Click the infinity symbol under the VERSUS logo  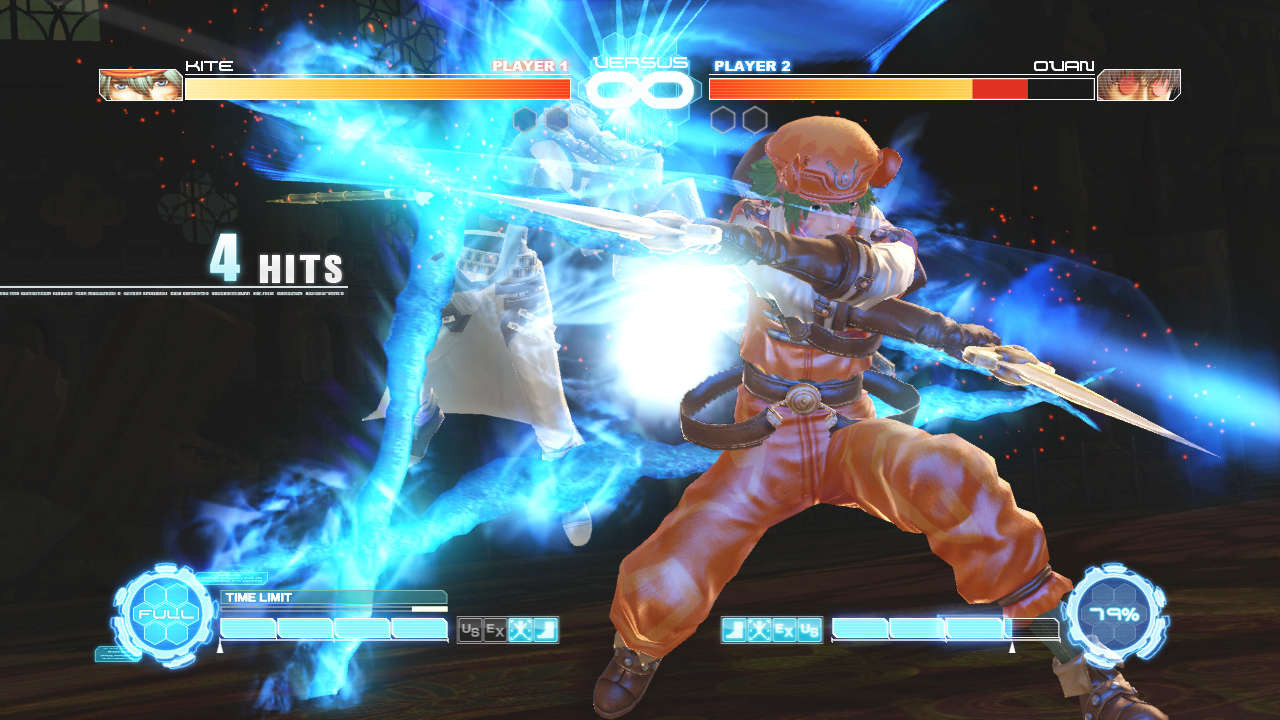(640, 90)
